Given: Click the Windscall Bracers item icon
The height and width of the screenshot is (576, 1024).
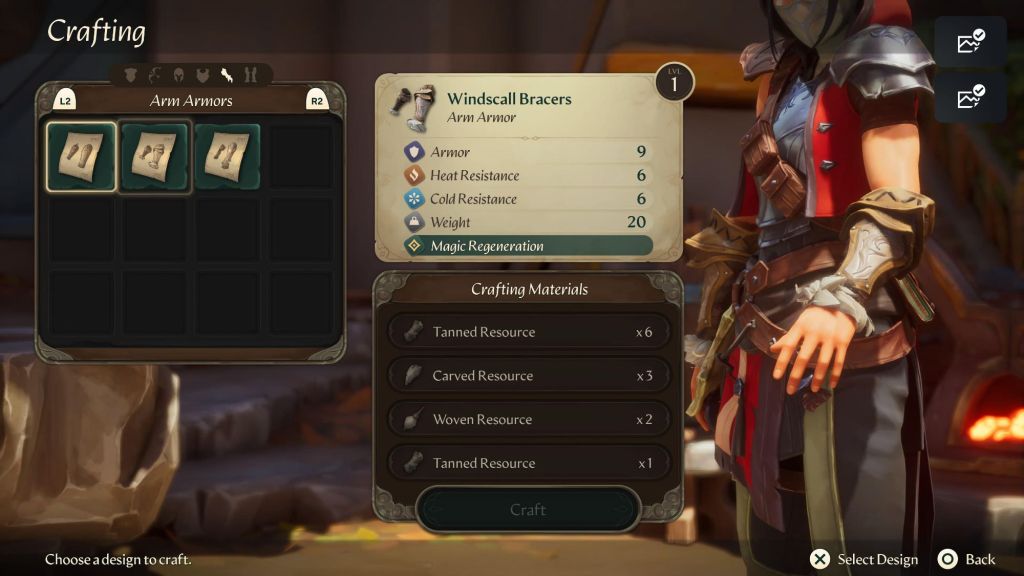Looking at the screenshot, I should tap(416, 107).
